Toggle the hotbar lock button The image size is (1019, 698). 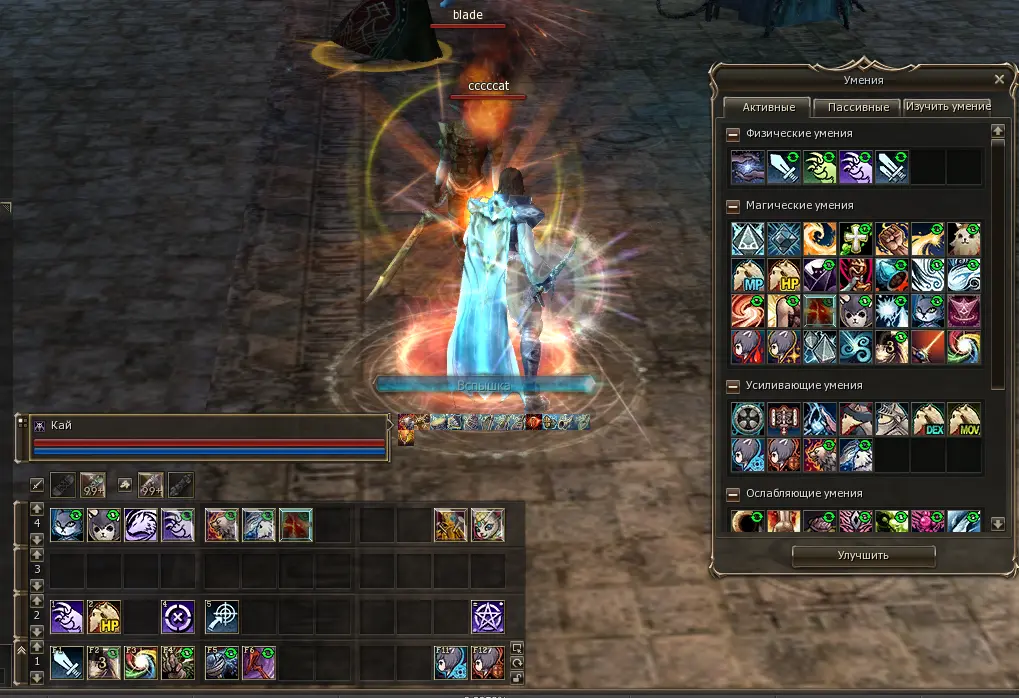(516, 648)
